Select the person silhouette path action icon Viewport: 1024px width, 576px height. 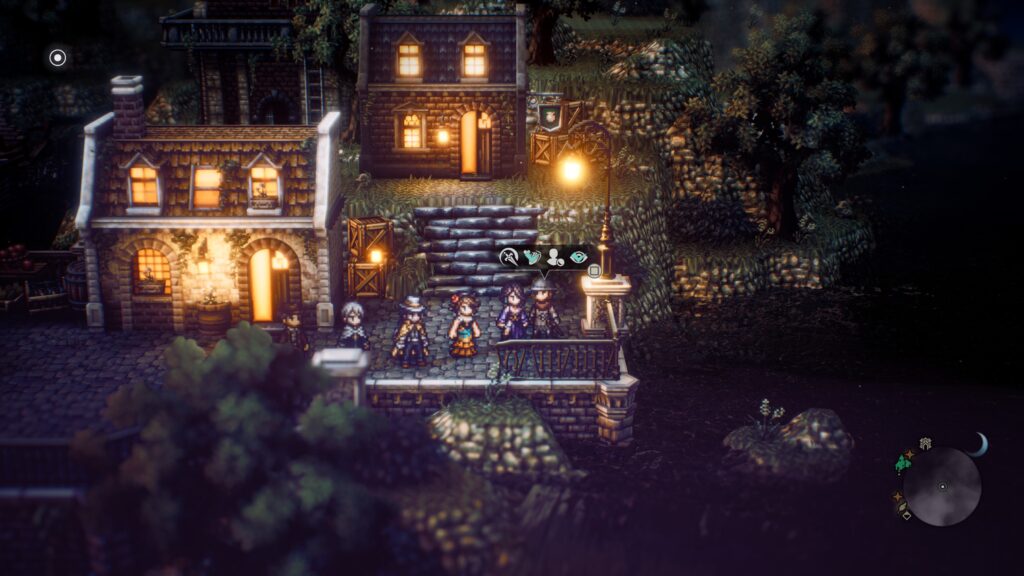(x=555, y=257)
